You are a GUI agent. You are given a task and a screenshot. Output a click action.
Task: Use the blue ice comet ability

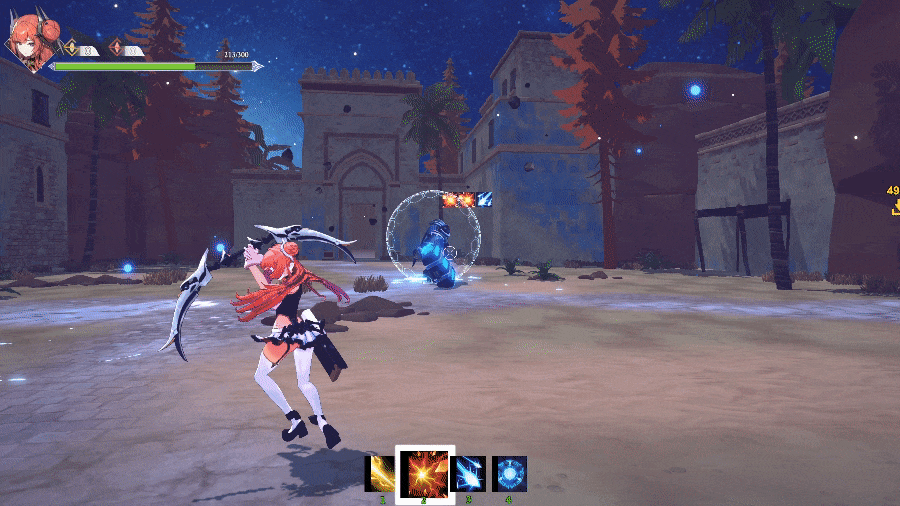(468, 473)
